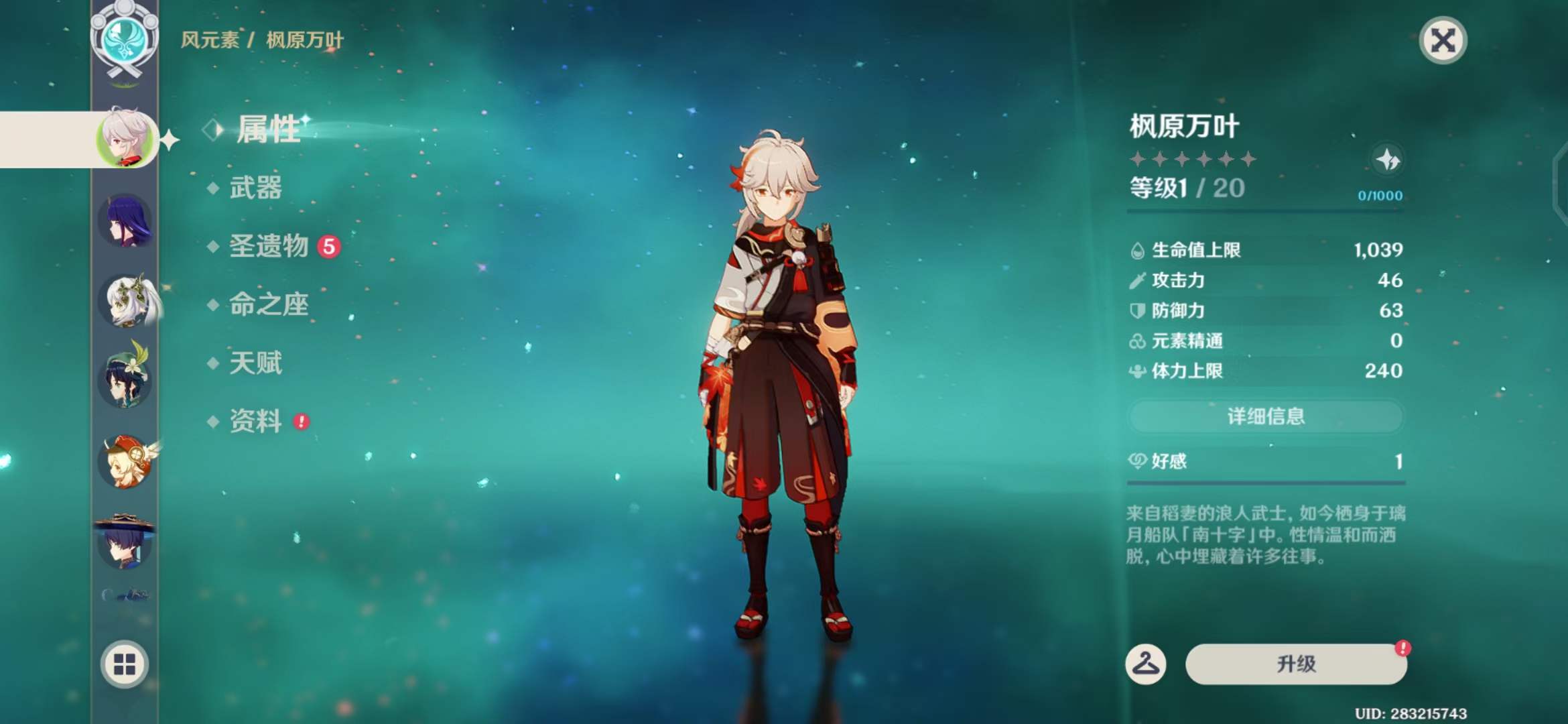Click the 升级 level-up button
The width and height of the screenshot is (1568, 724).
[1295, 664]
